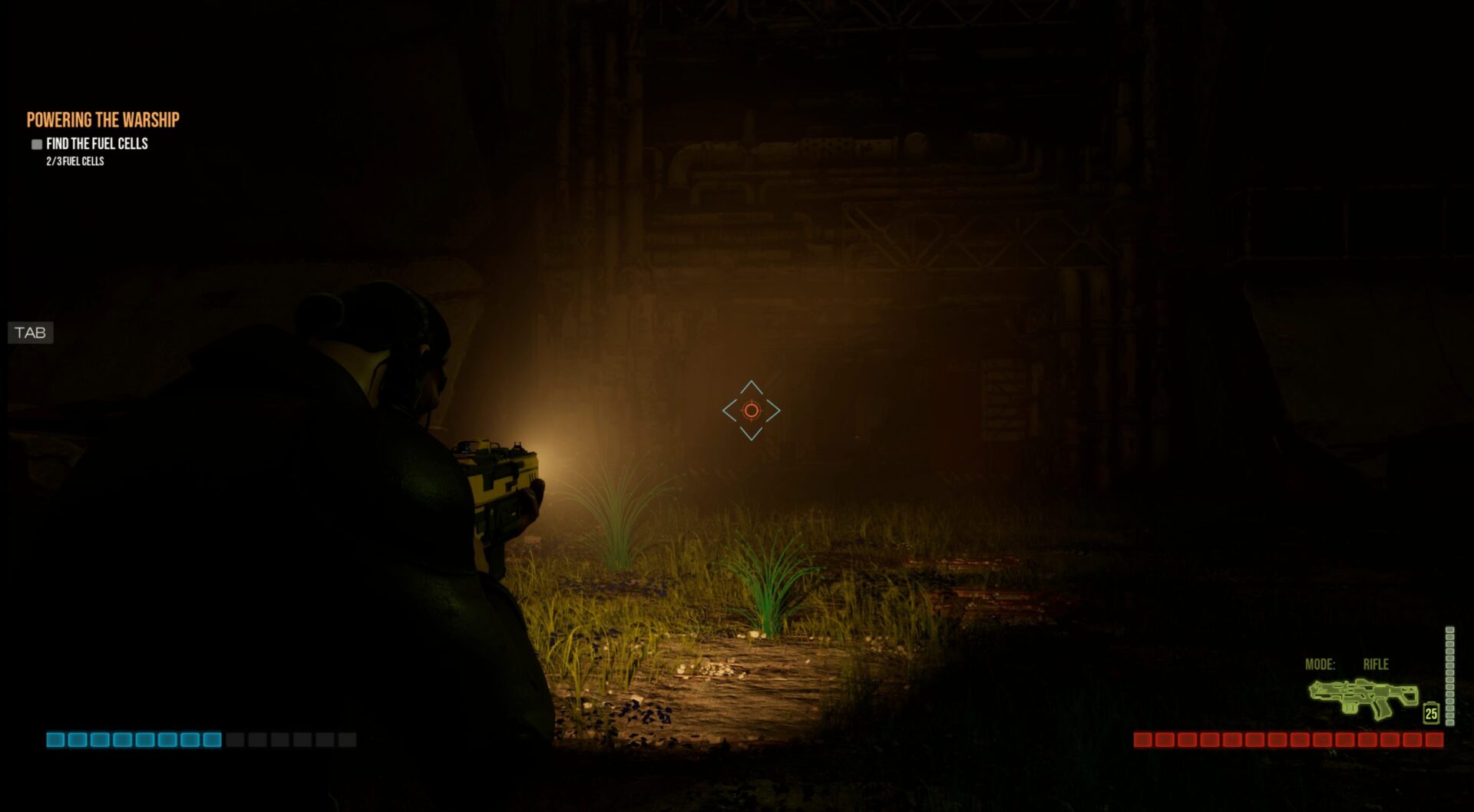Click the TAB key prompt
The height and width of the screenshot is (812, 1474).
29,333
